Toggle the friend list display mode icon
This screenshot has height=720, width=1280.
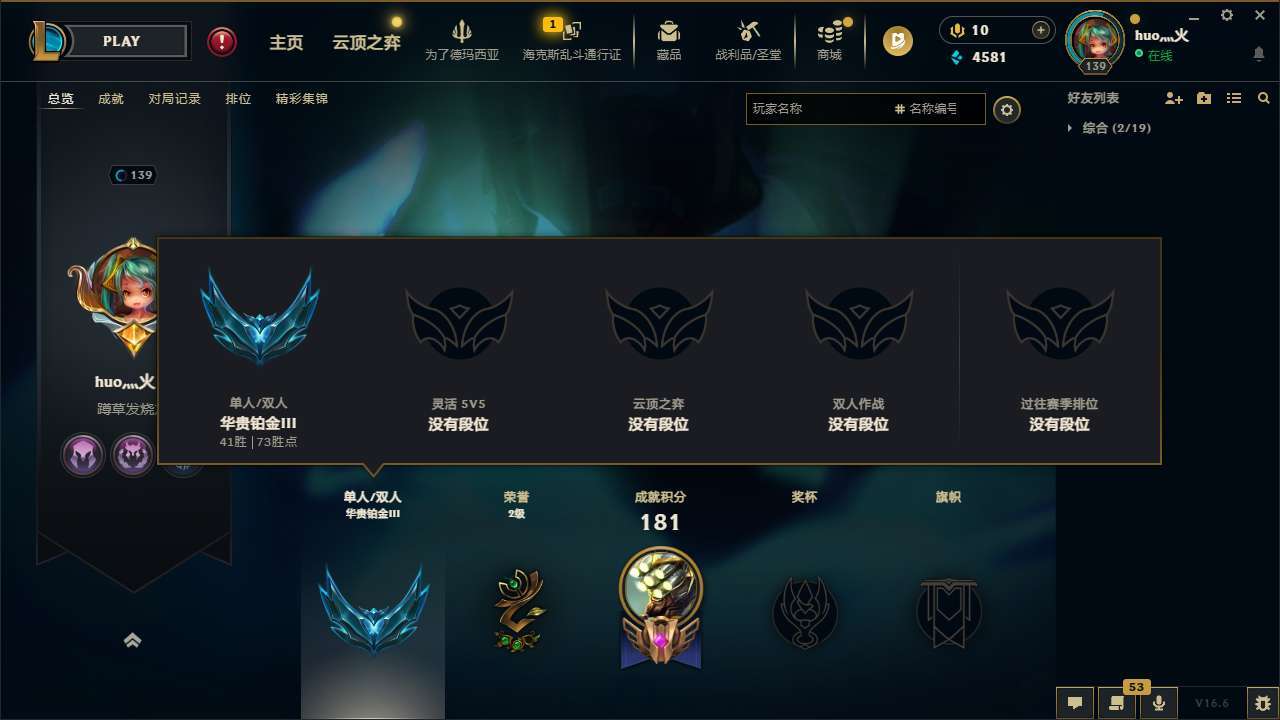click(1234, 98)
